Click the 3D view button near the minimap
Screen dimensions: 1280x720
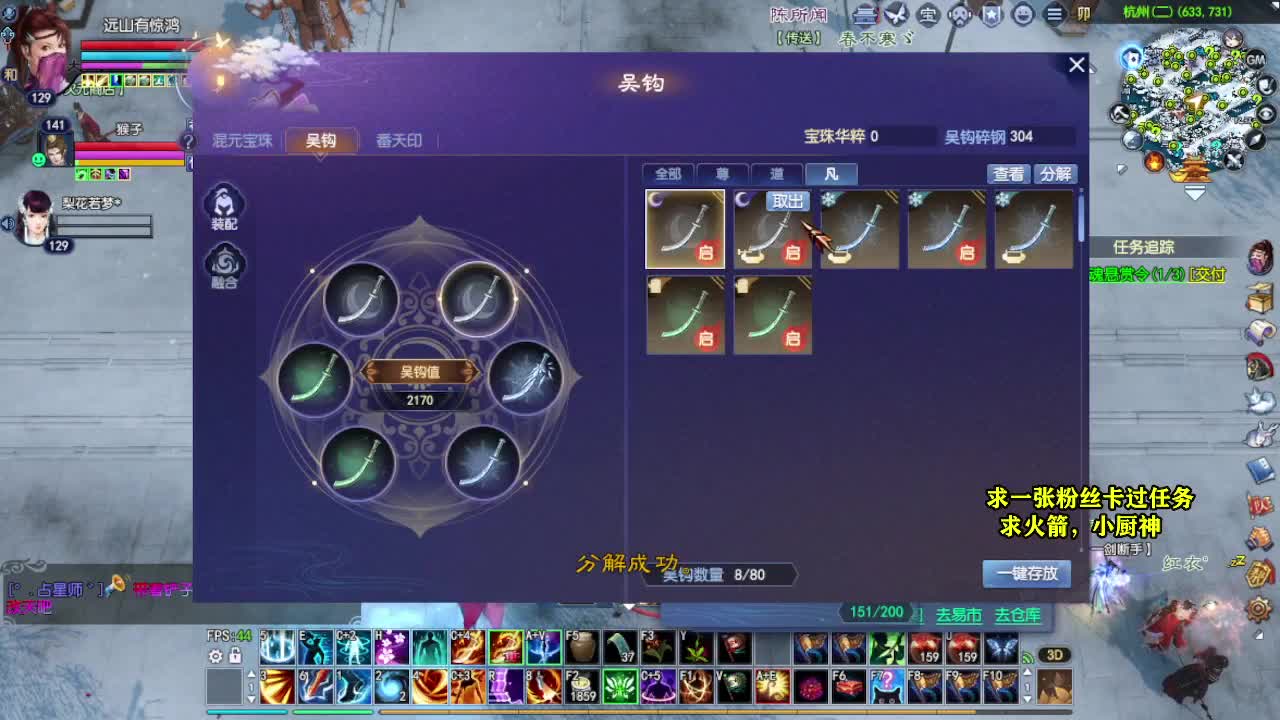click(1055, 655)
